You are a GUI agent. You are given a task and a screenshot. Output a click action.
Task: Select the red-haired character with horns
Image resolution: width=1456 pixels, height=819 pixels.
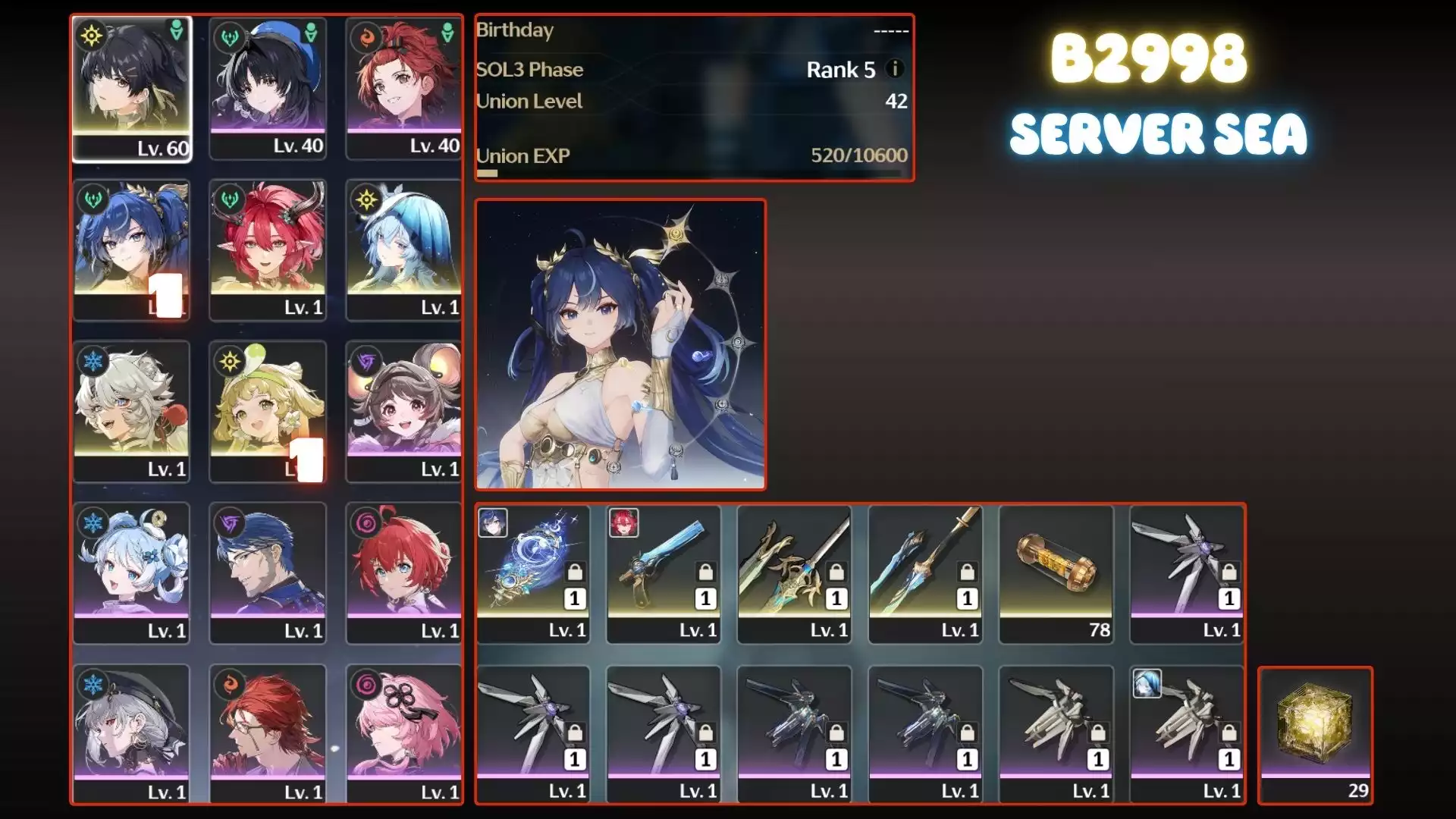click(x=268, y=249)
